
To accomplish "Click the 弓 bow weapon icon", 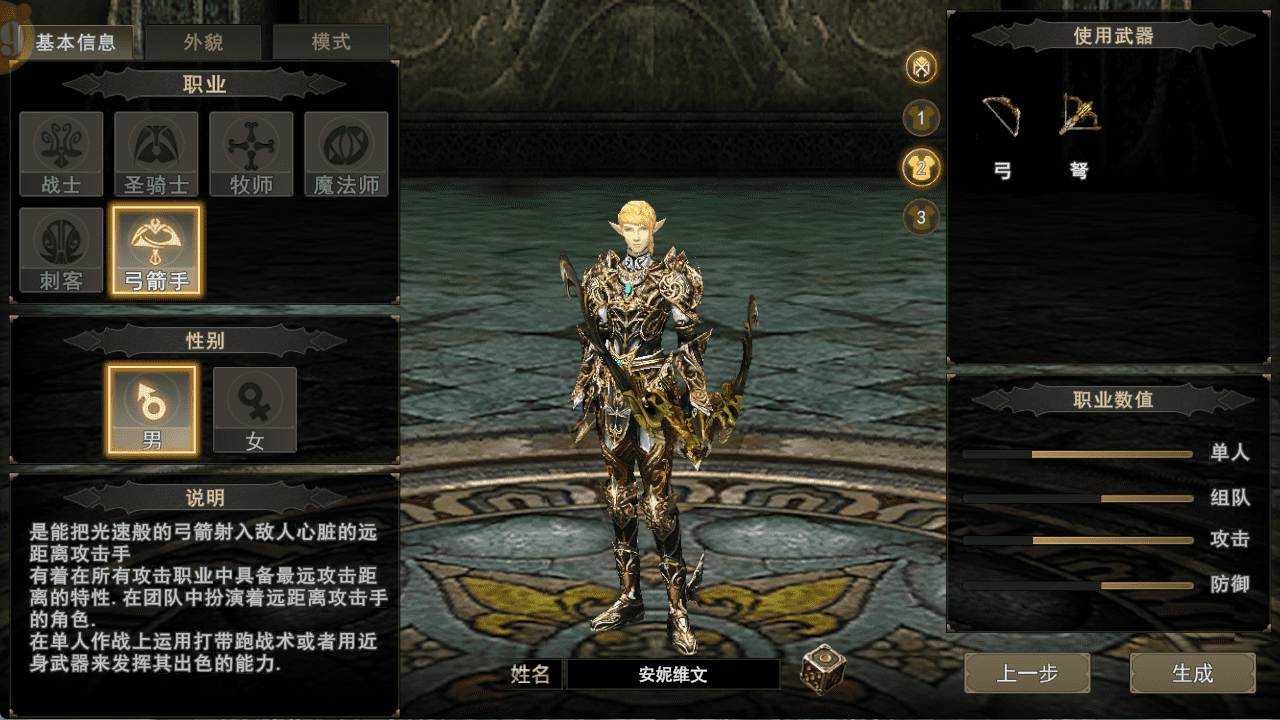I will [x=1002, y=117].
